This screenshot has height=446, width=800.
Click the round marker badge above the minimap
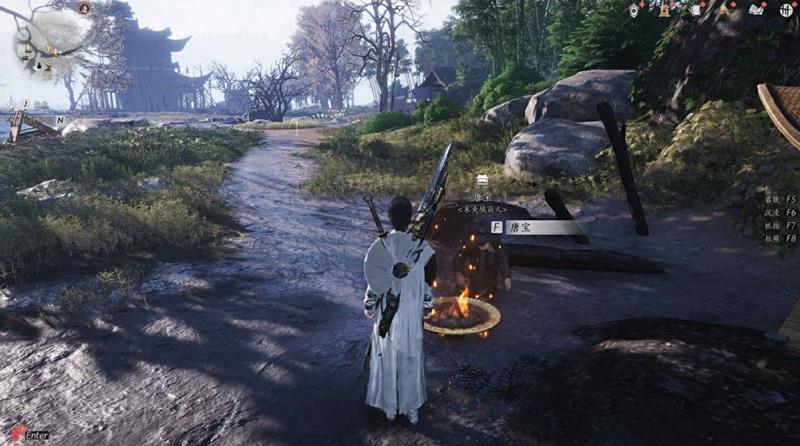tap(83, 8)
